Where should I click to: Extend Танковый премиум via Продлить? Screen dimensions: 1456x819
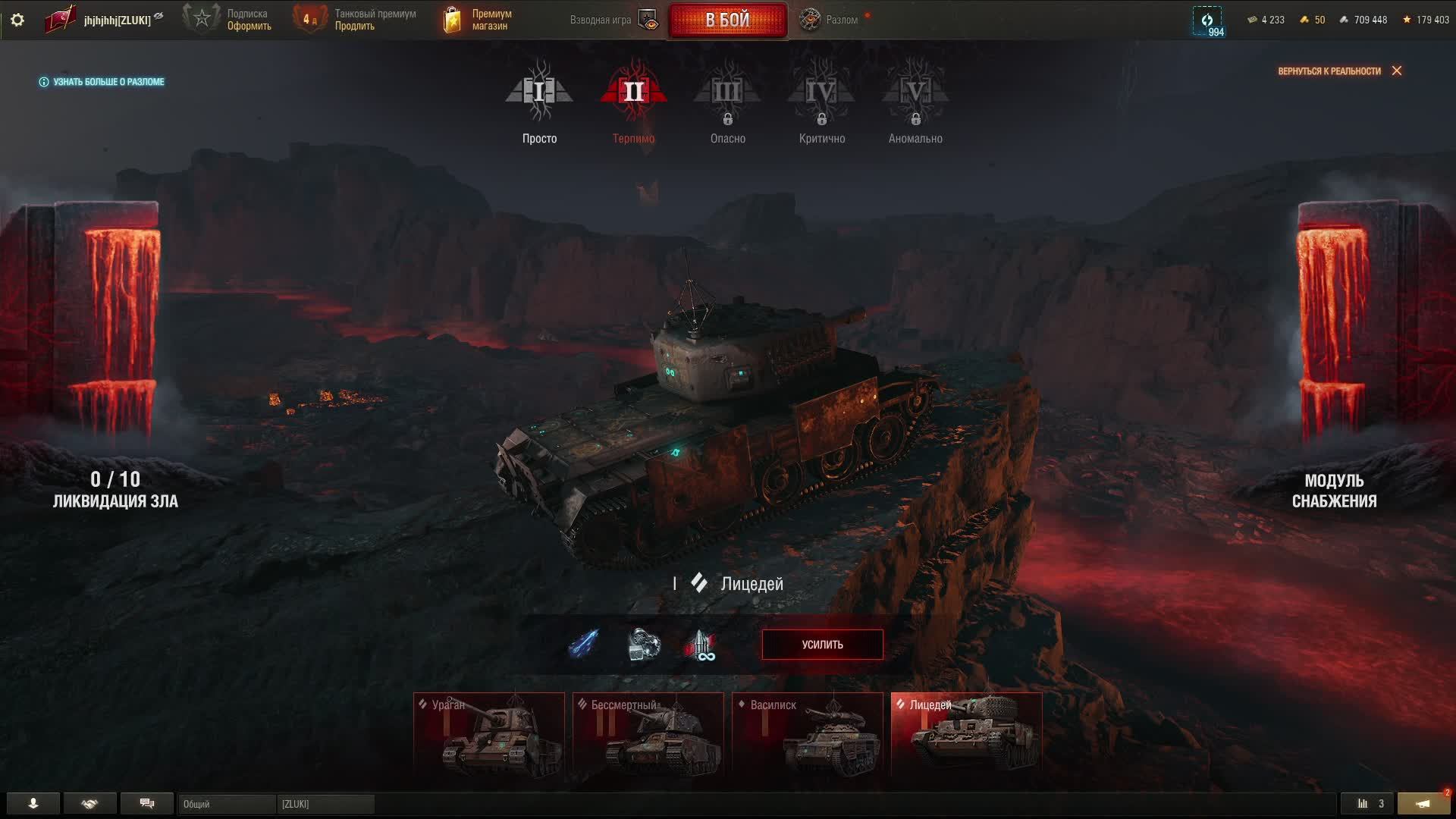click(x=355, y=27)
